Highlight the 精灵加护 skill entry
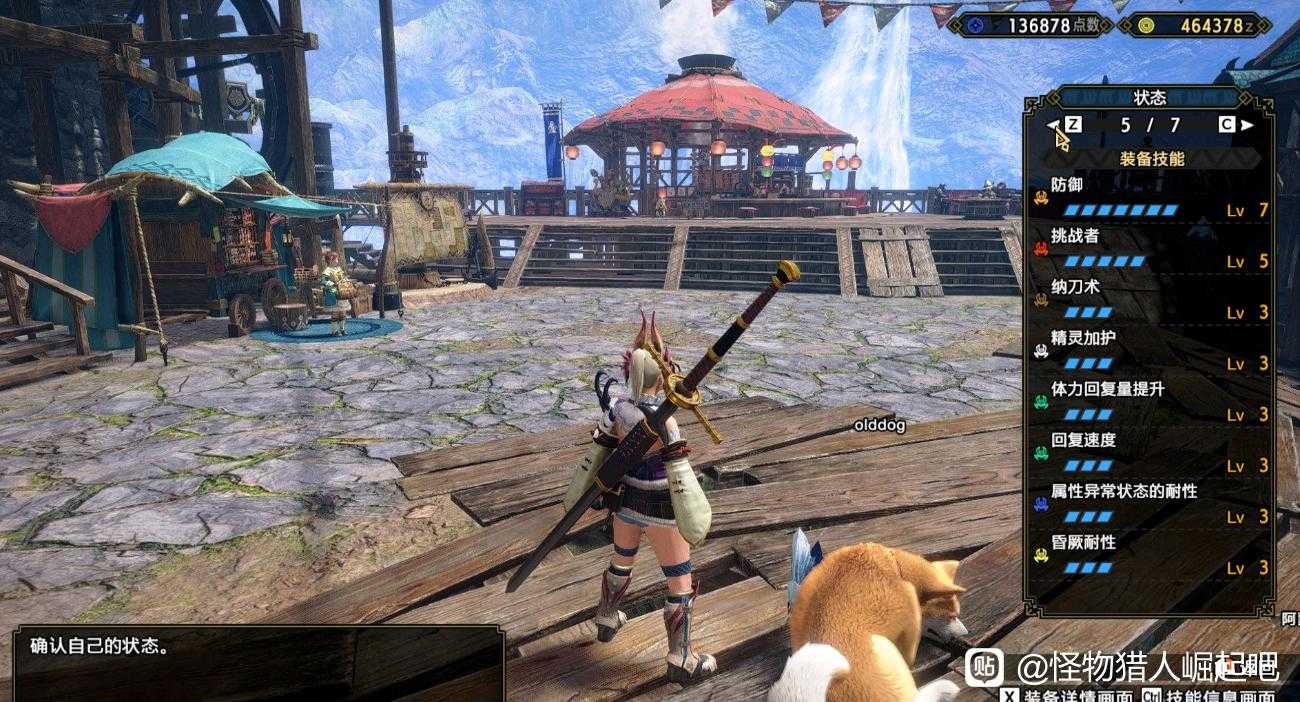The height and width of the screenshot is (702, 1300). [x=1150, y=351]
